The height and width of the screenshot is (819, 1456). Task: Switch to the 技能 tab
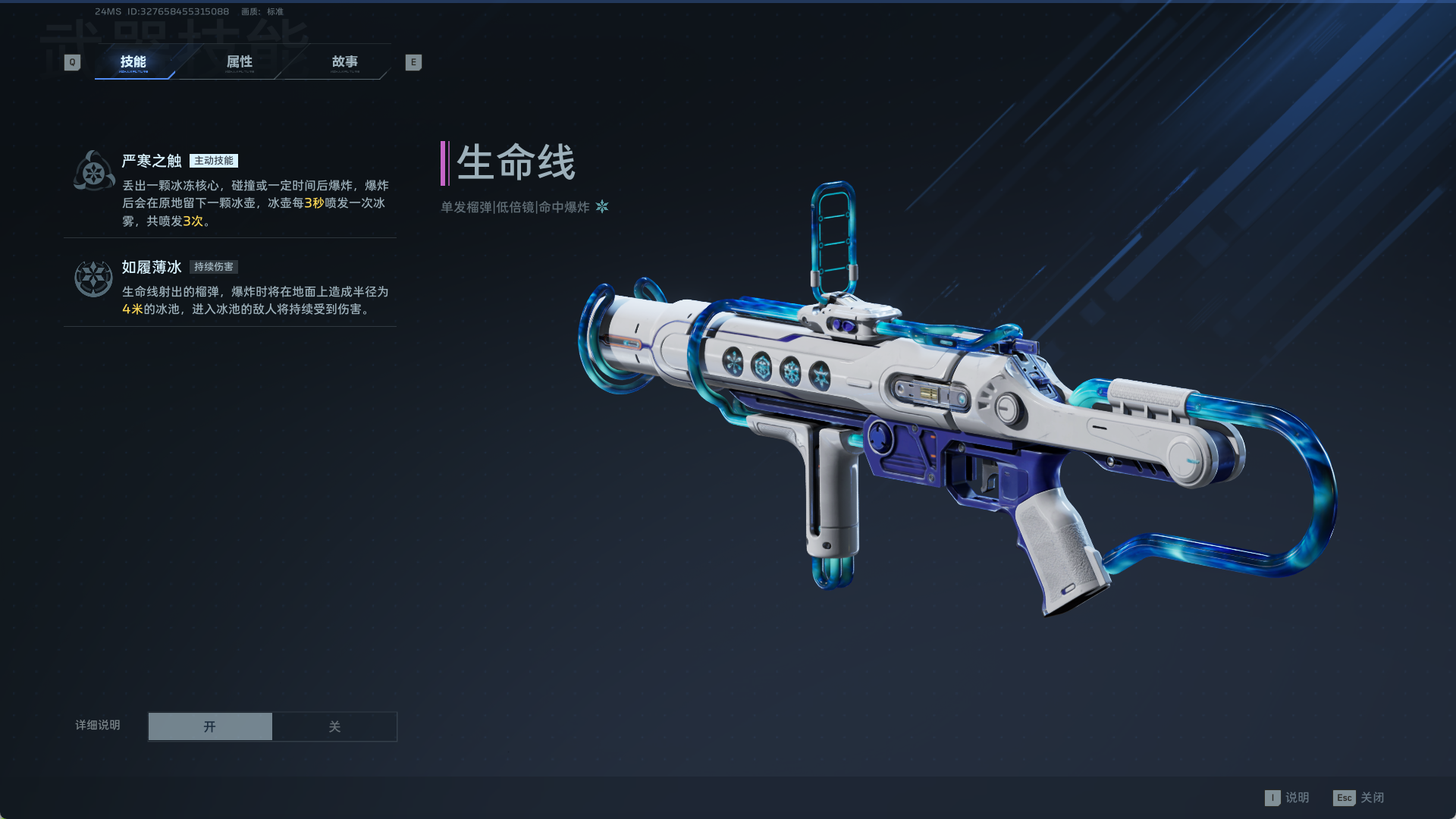point(133,62)
